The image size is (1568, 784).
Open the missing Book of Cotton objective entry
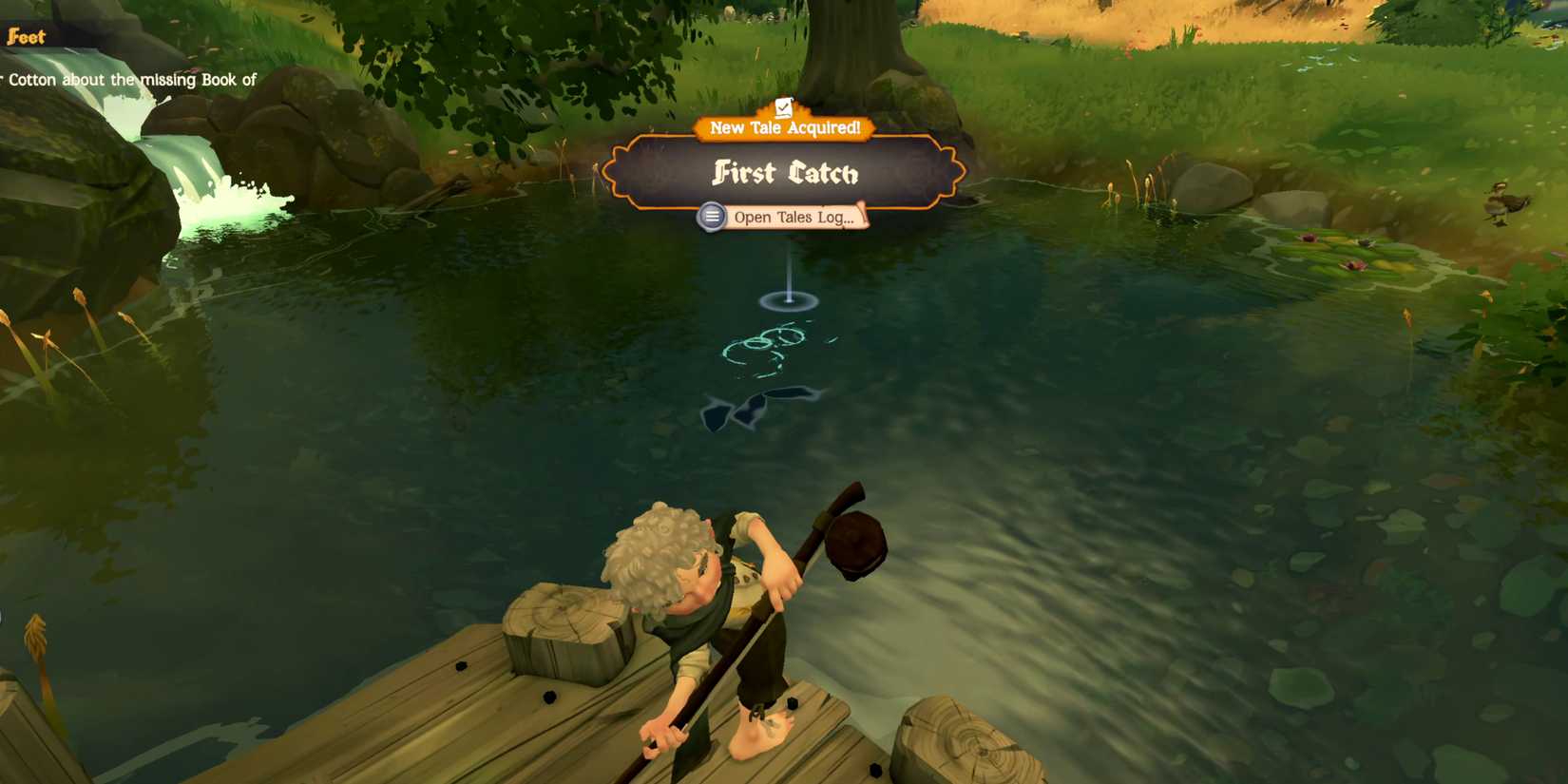tap(128, 81)
